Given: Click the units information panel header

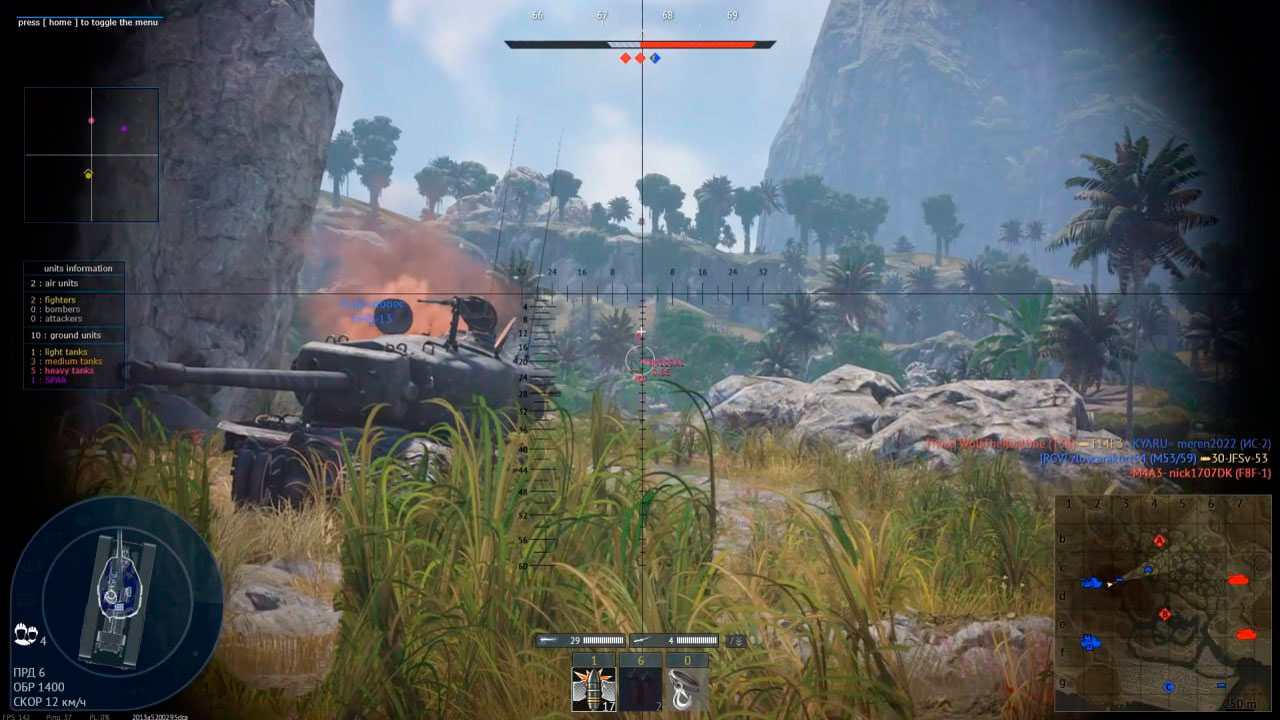Looking at the screenshot, I should 77,268.
